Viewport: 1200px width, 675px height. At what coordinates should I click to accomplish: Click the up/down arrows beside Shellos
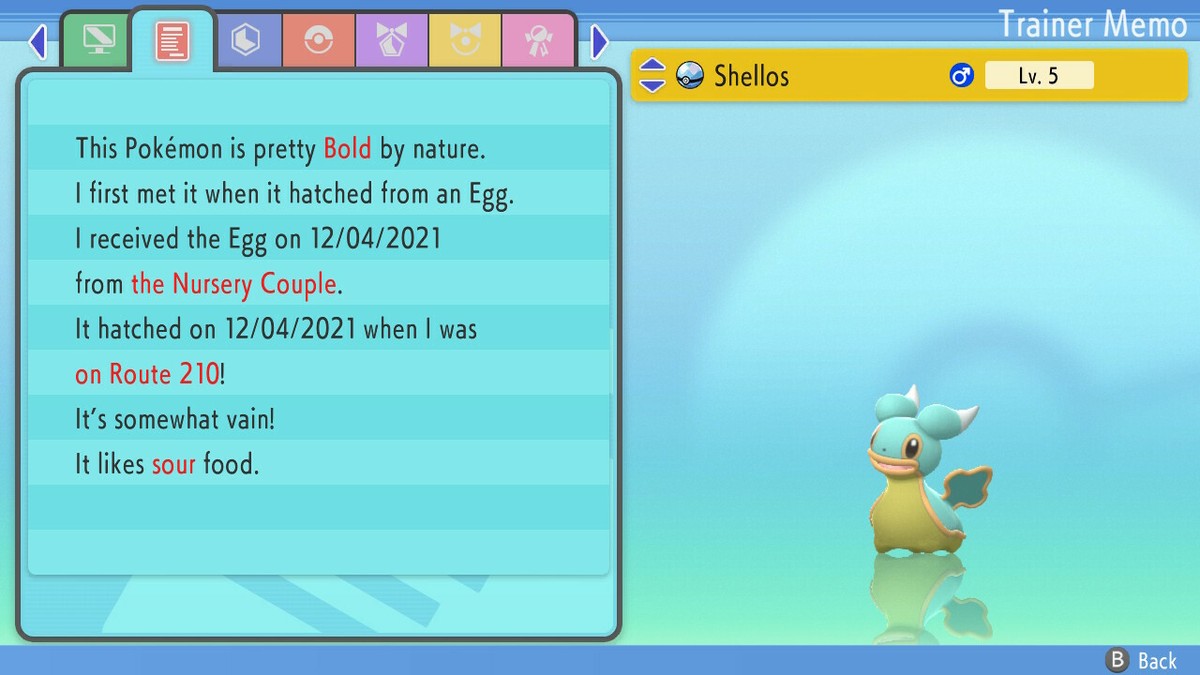pyautogui.click(x=652, y=75)
